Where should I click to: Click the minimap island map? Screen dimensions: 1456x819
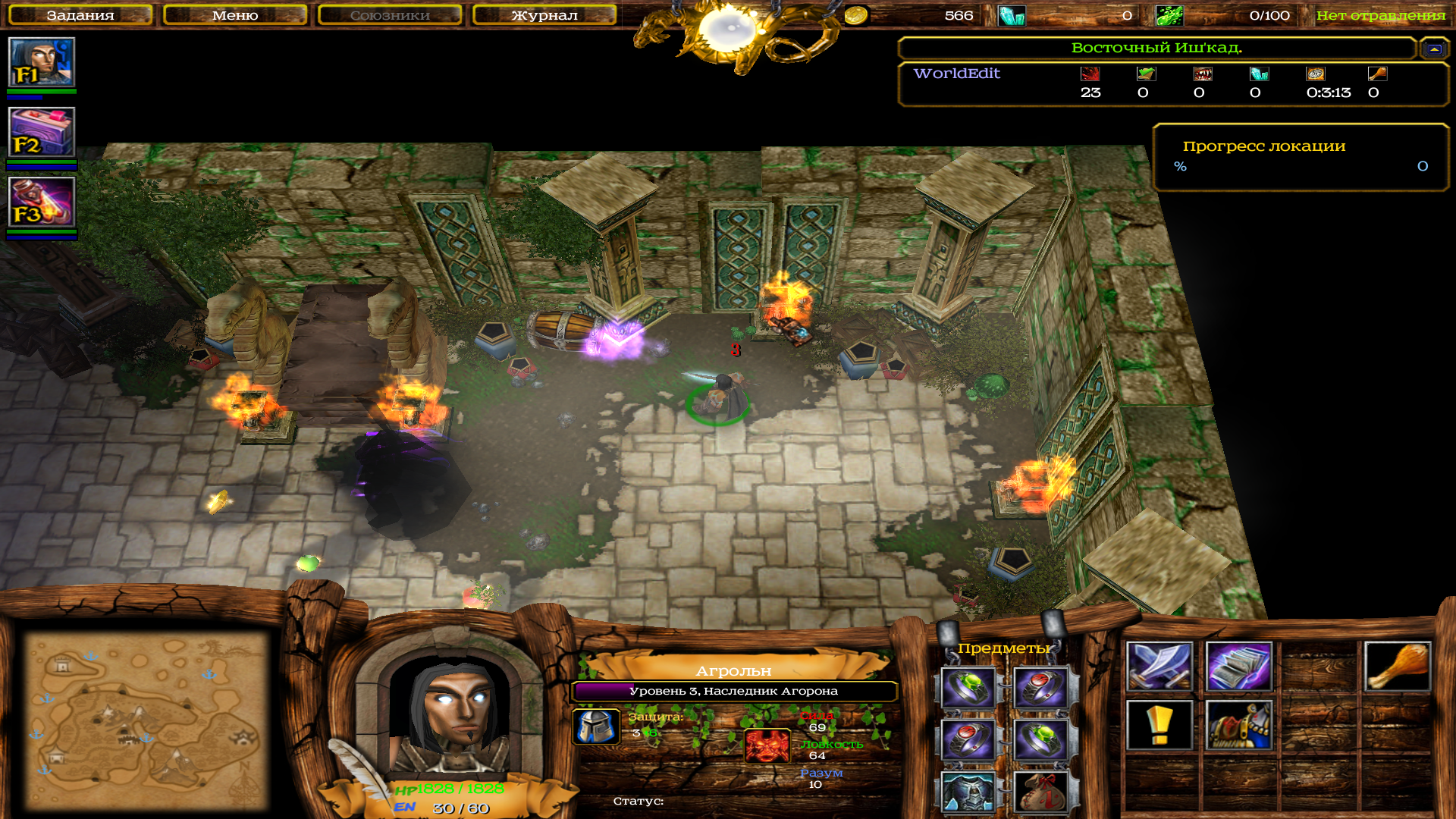[146, 720]
